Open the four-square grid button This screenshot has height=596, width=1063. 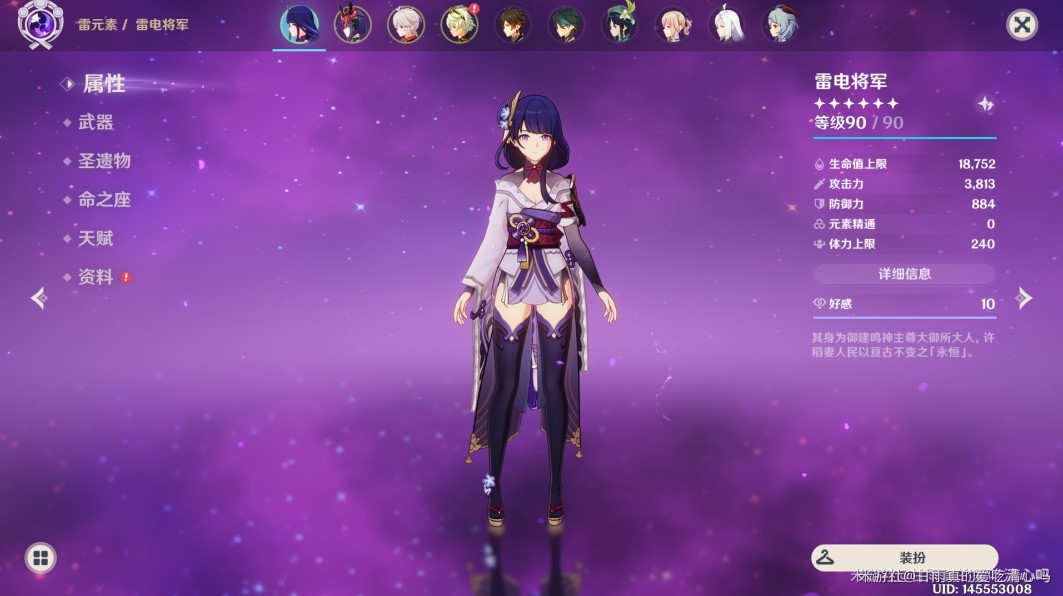pyautogui.click(x=40, y=558)
